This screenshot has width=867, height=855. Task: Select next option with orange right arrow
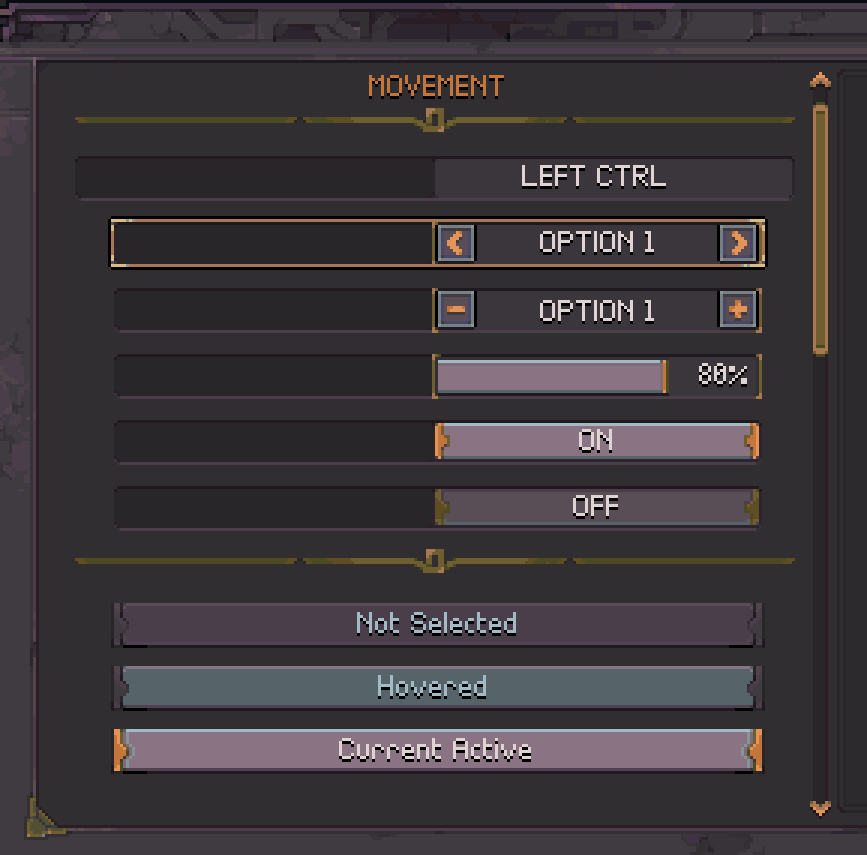[x=738, y=243]
